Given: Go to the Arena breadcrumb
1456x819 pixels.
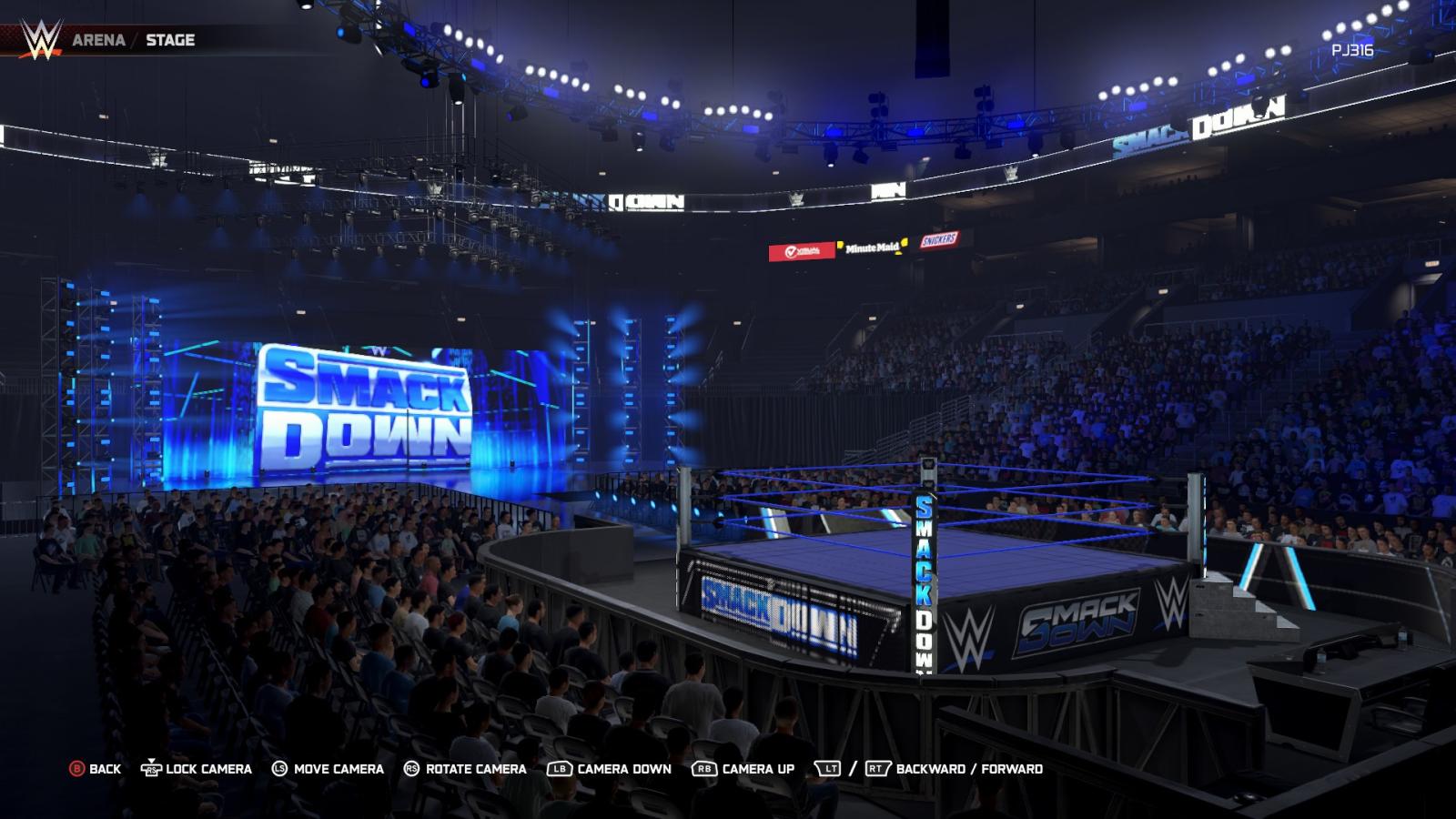Looking at the screenshot, I should pos(98,40).
